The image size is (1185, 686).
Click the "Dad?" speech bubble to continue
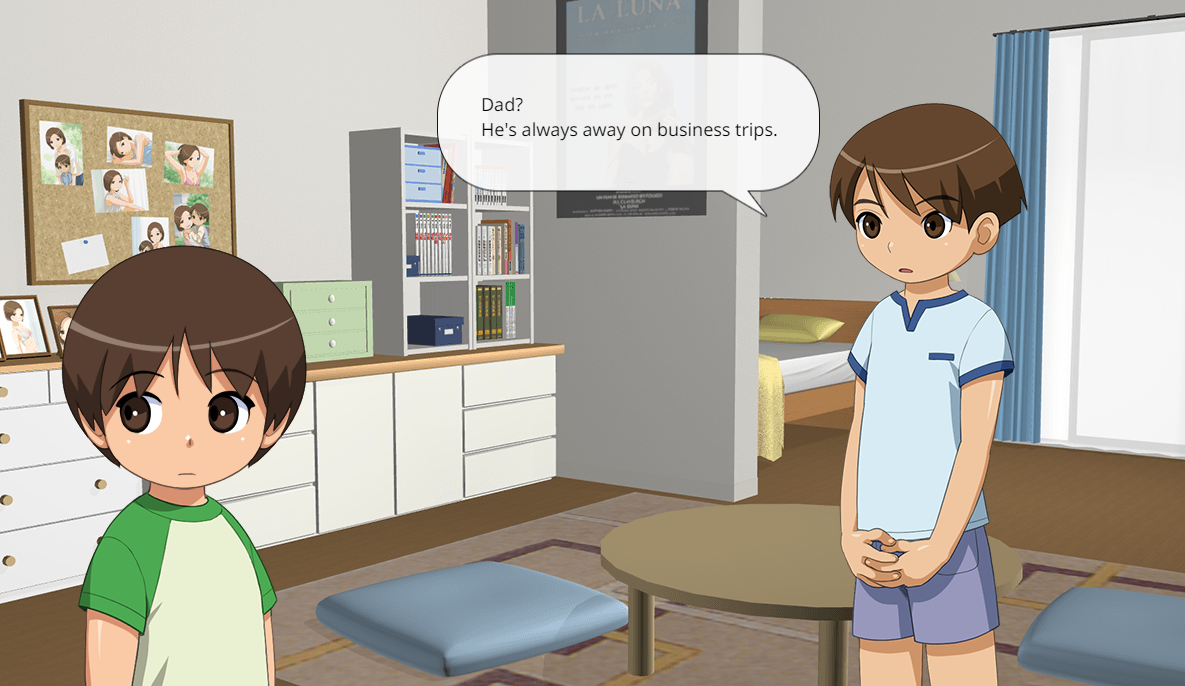[x=628, y=120]
